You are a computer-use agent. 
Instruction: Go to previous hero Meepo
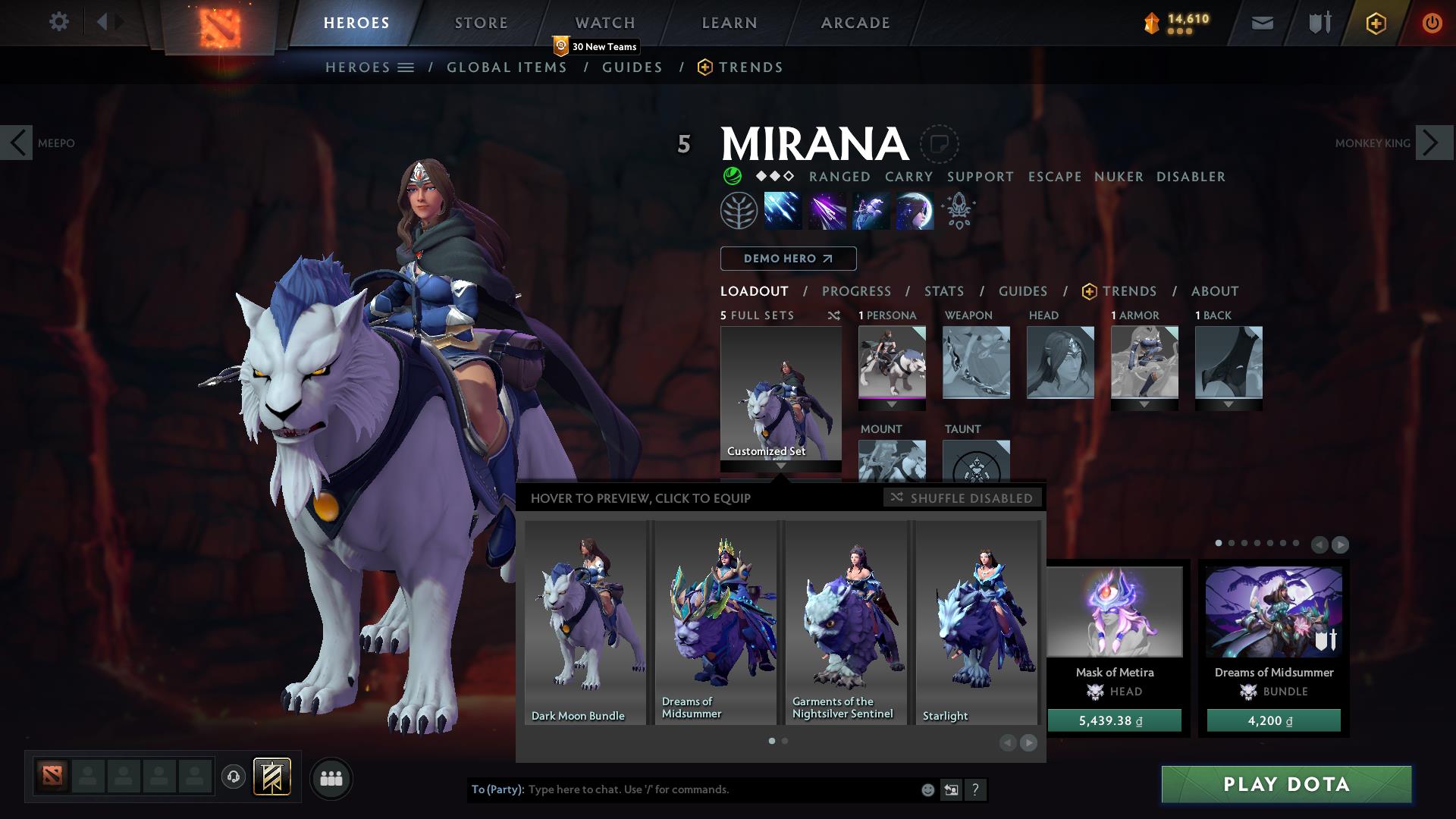click(x=17, y=143)
